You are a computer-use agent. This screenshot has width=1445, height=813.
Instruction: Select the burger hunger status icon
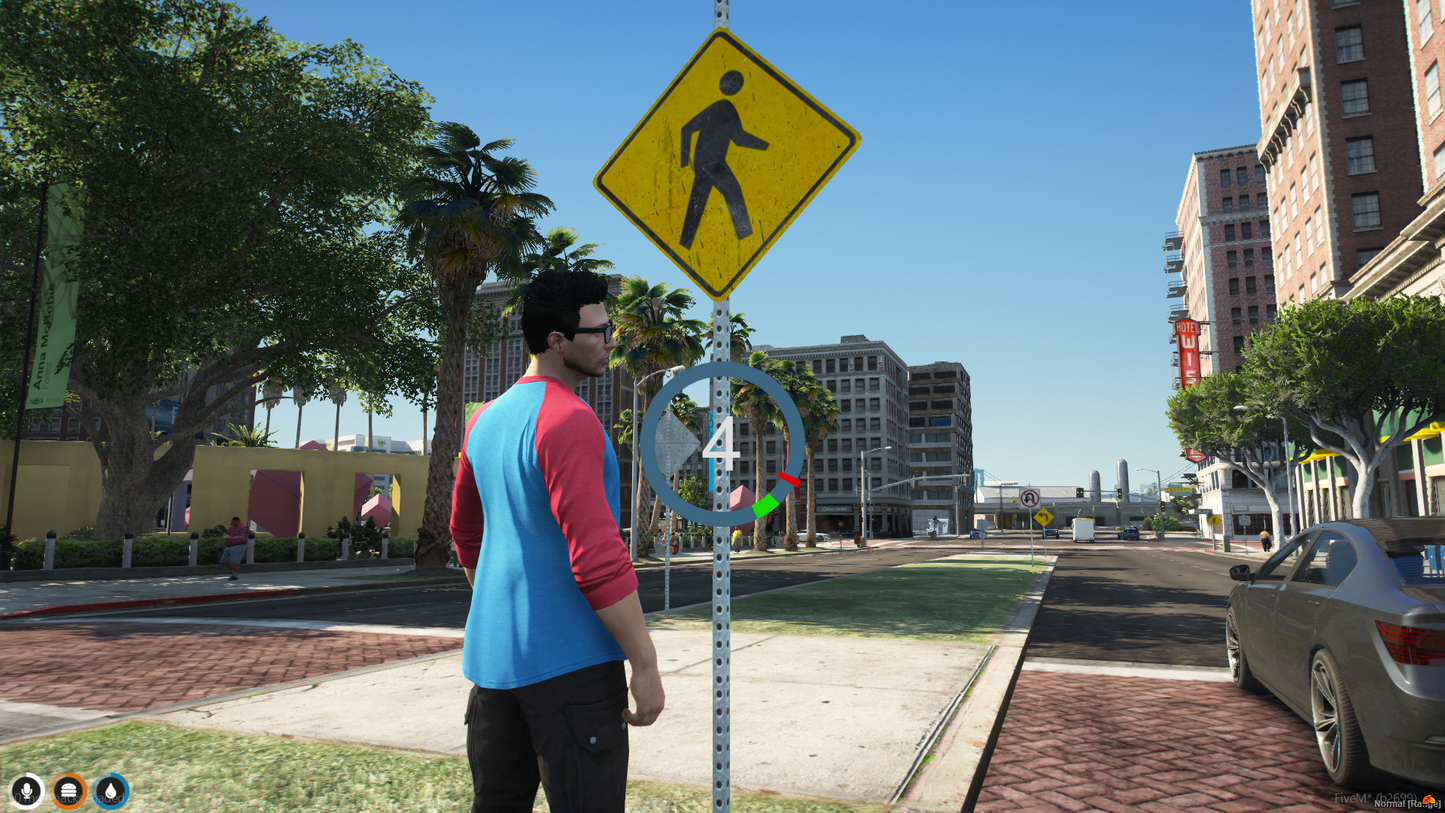(69, 791)
